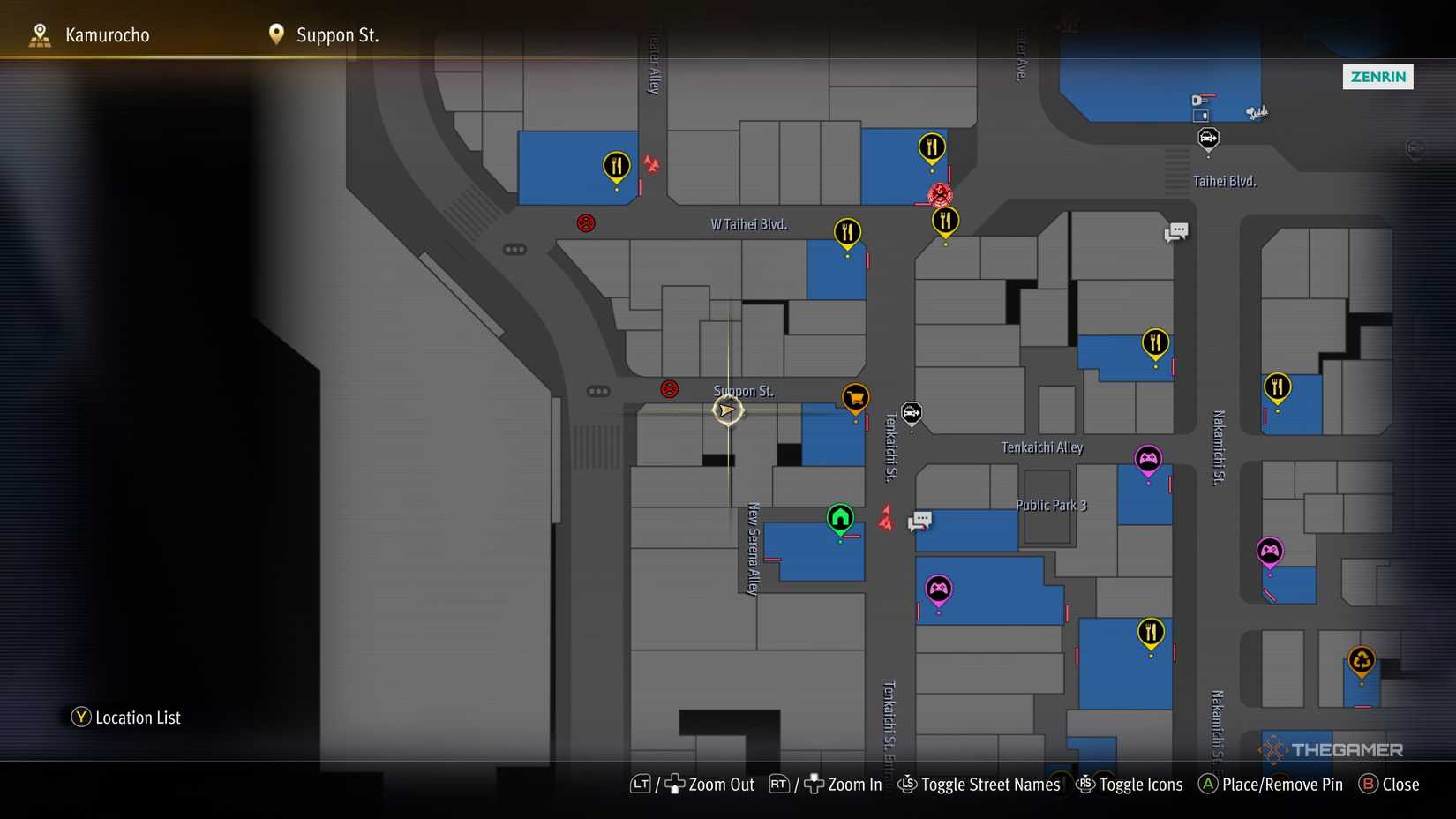The width and height of the screenshot is (1456, 819).
Task: Click the pink mustache substory icon on Nakamichi St.
Action: (1268, 549)
